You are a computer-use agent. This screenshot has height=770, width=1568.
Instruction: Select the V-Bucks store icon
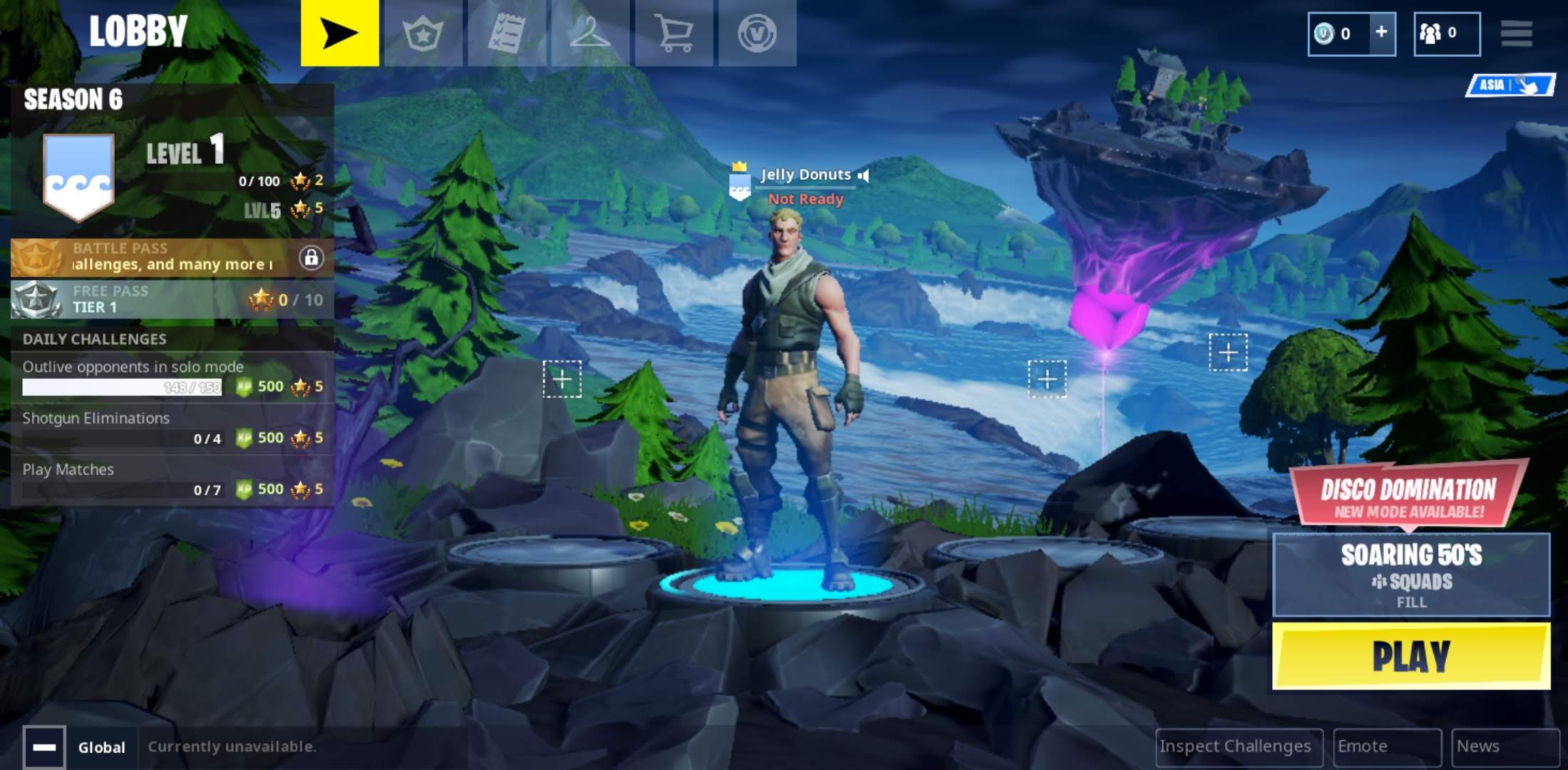click(x=758, y=32)
